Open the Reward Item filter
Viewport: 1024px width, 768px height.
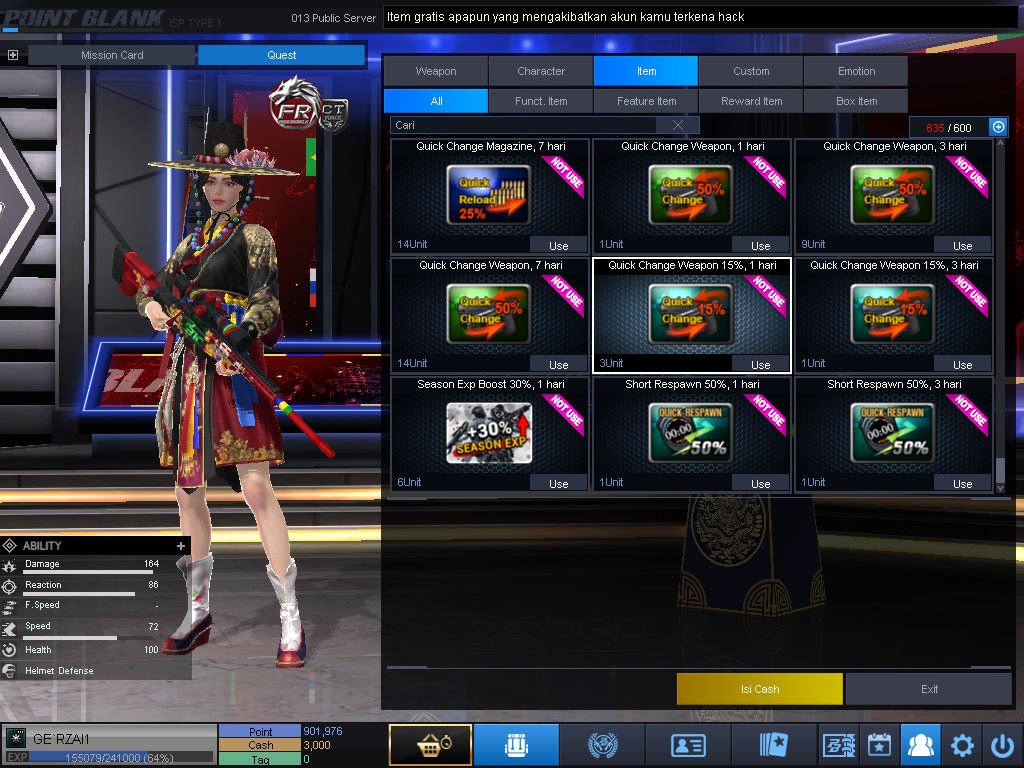751,101
